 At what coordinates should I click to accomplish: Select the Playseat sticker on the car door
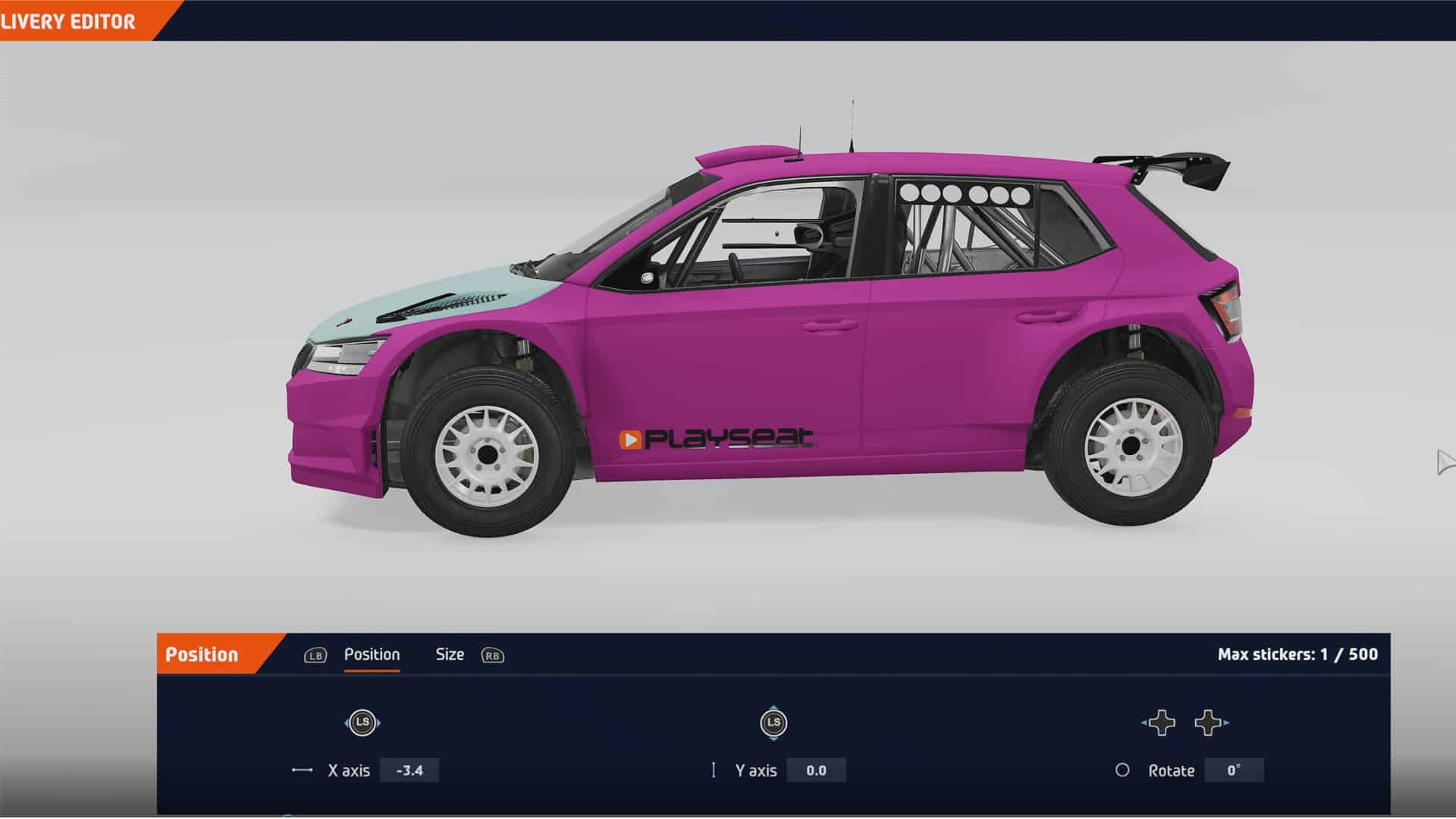[720, 438]
